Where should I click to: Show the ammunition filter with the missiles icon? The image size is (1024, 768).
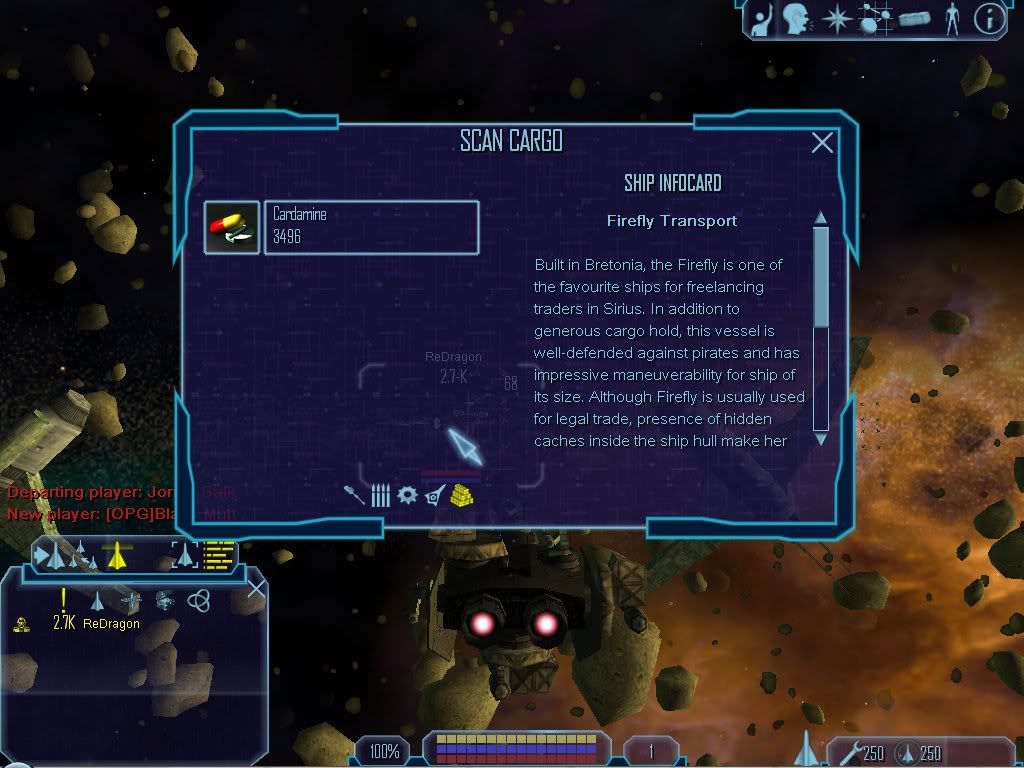click(x=380, y=495)
